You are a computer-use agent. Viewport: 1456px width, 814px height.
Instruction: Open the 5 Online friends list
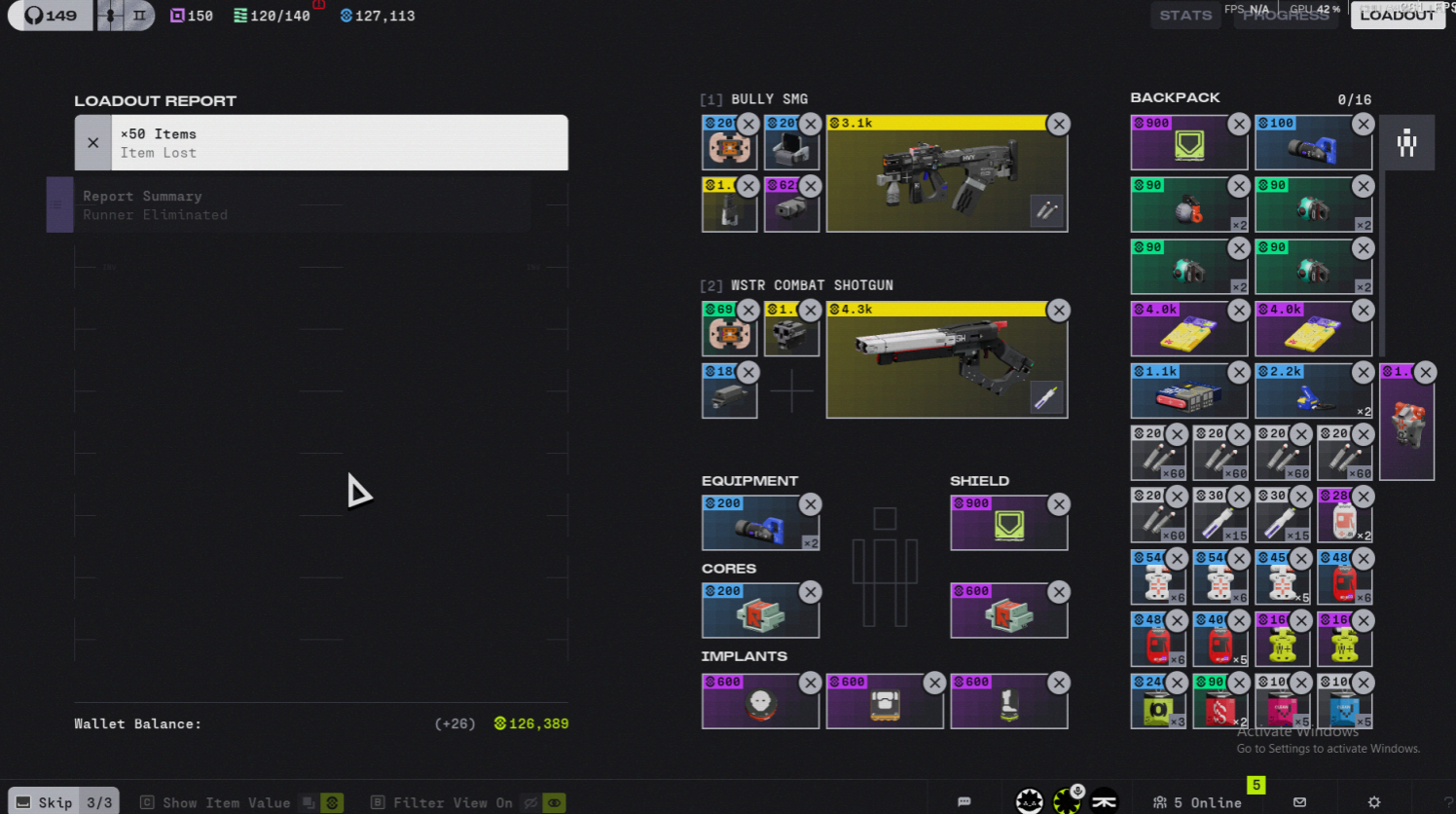[x=1197, y=802]
